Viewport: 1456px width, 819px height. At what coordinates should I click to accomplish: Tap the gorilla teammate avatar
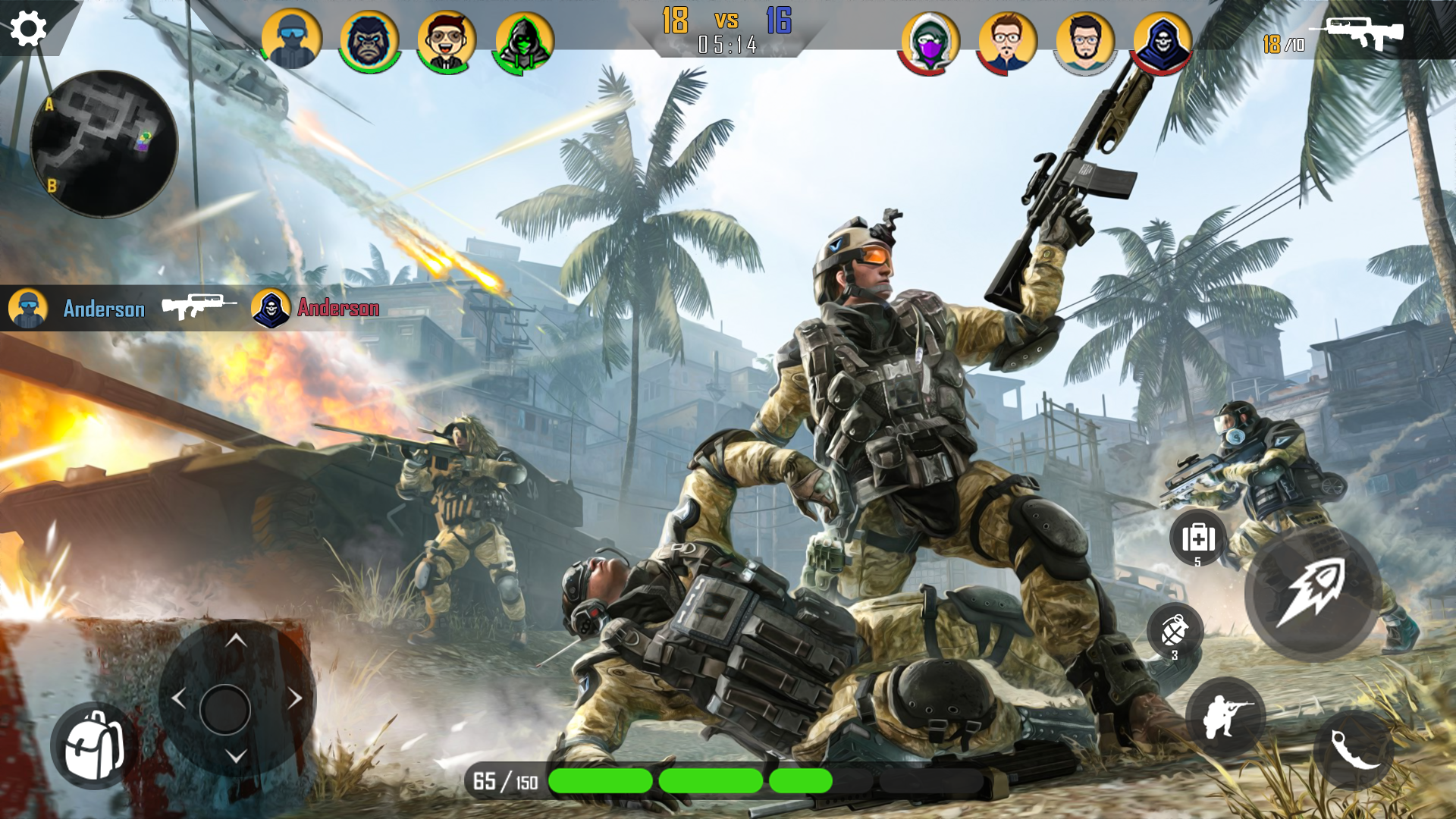coord(369,38)
